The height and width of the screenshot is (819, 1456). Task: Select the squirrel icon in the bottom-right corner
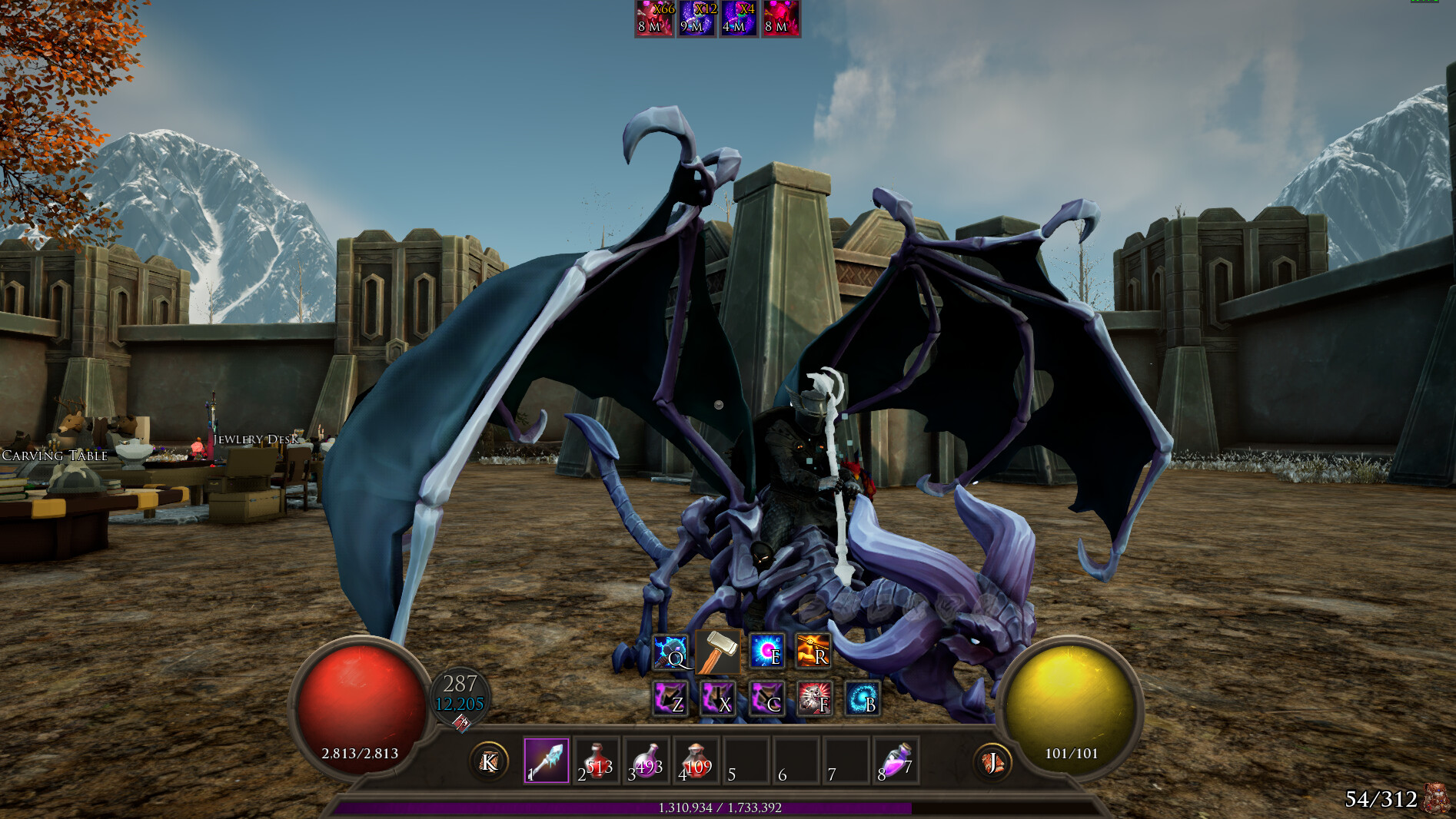(1435, 800)
